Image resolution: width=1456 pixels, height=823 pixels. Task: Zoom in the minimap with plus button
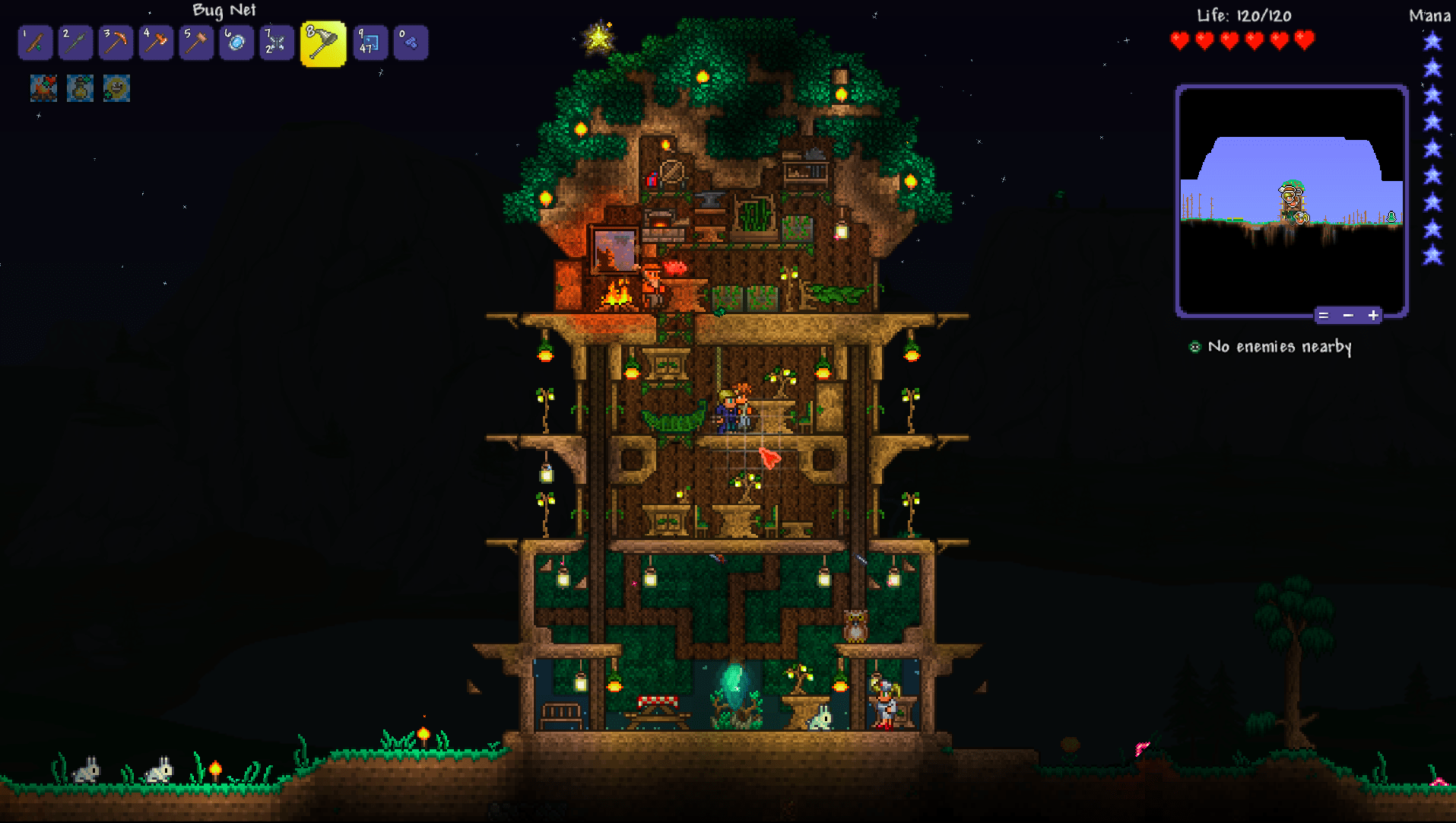(x=1373, y=315)
